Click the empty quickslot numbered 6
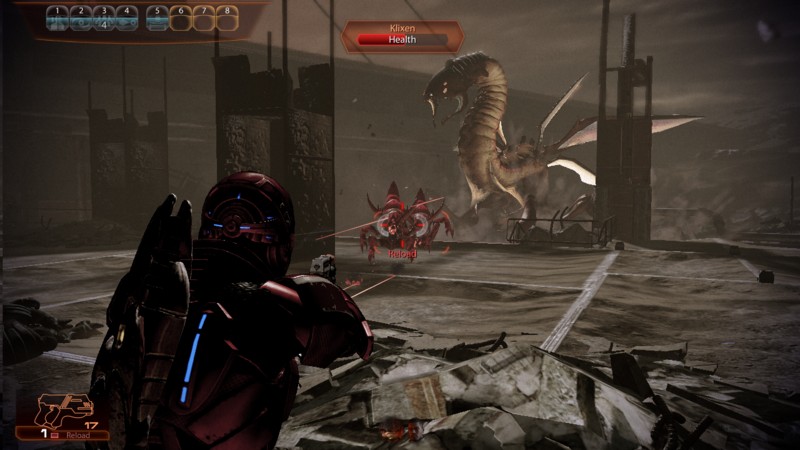Image resolution: width=800 pixels, height=450 pixels. click(180, 18)
